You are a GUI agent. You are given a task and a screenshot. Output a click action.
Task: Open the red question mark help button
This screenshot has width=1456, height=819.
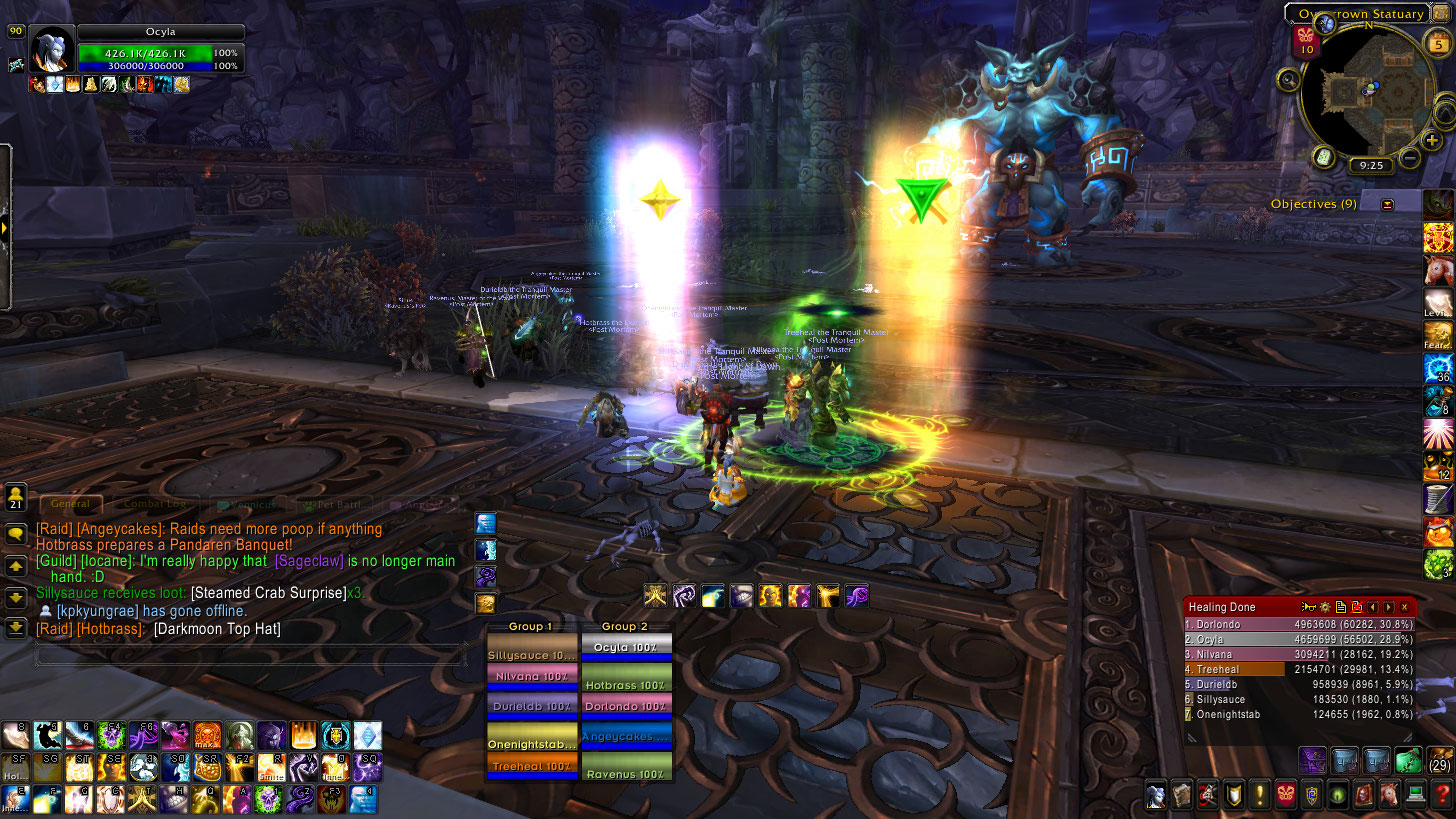(x=1441, y=796)
